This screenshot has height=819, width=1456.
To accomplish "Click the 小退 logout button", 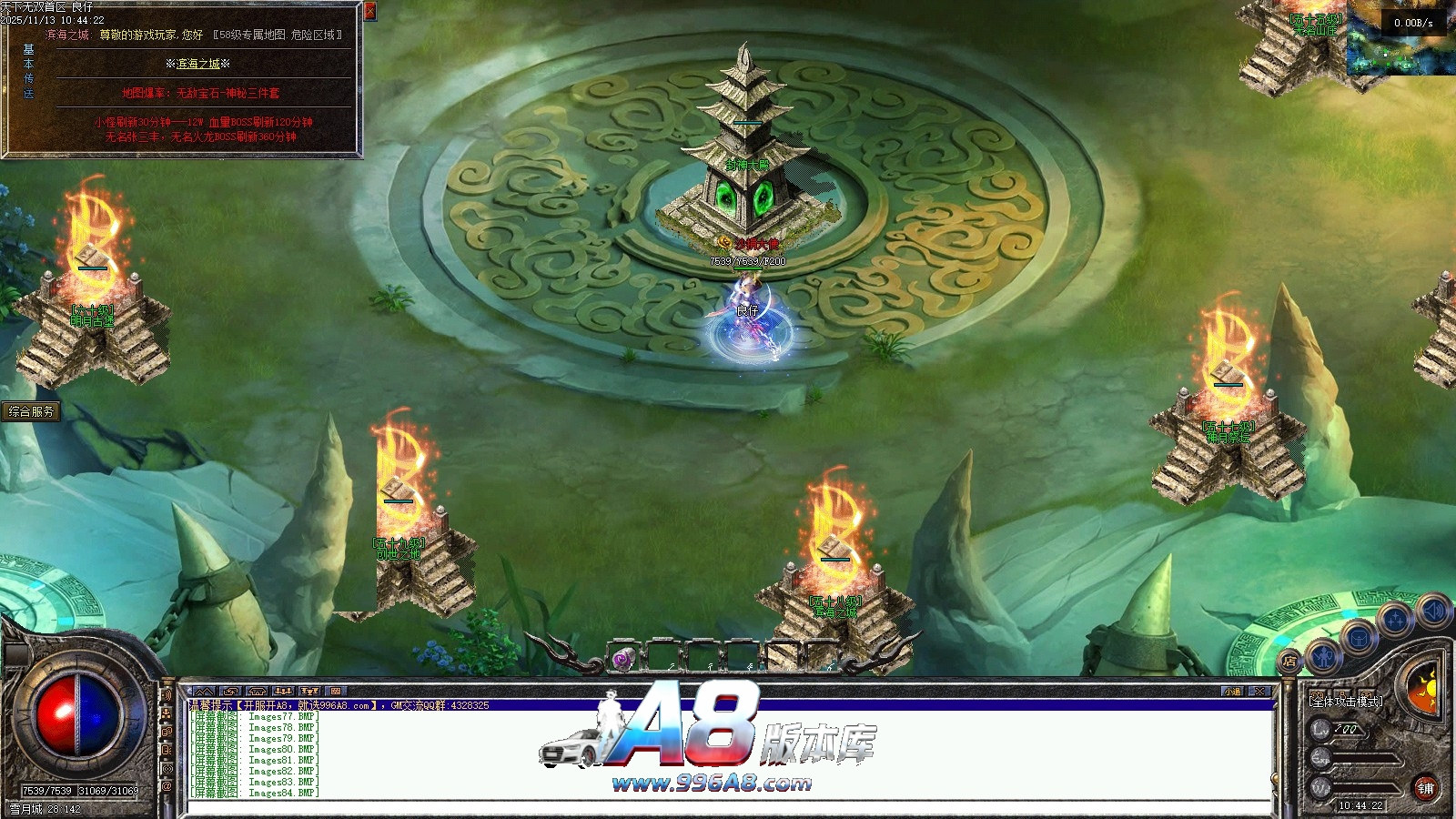I will (x=1232, y=692).
